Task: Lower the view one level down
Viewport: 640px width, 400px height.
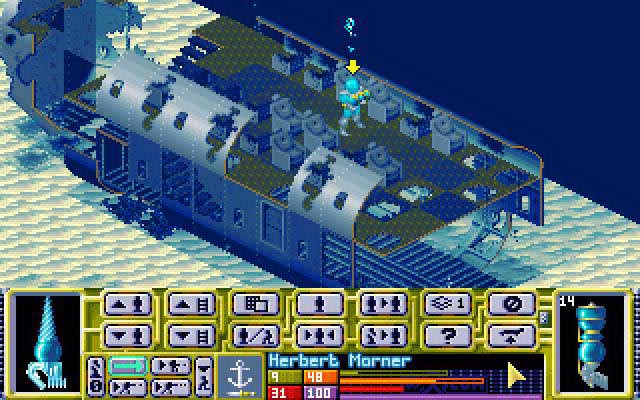Action: pos(191,334)
